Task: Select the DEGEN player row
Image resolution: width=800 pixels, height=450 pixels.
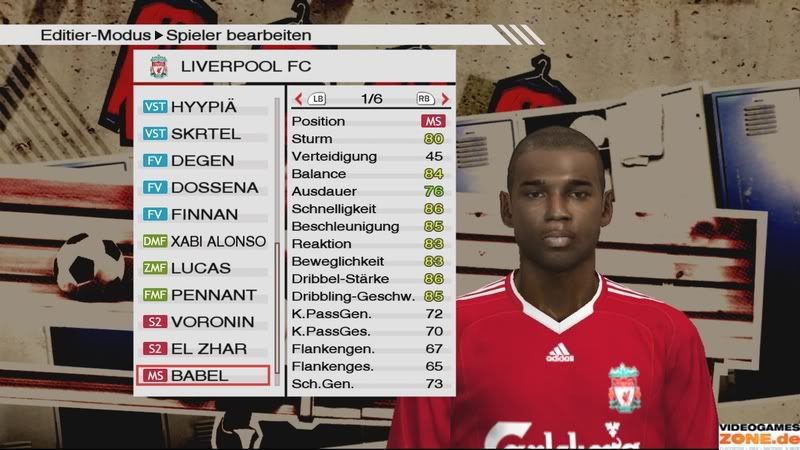Action: pyautogui.click(x=205, y=160)
